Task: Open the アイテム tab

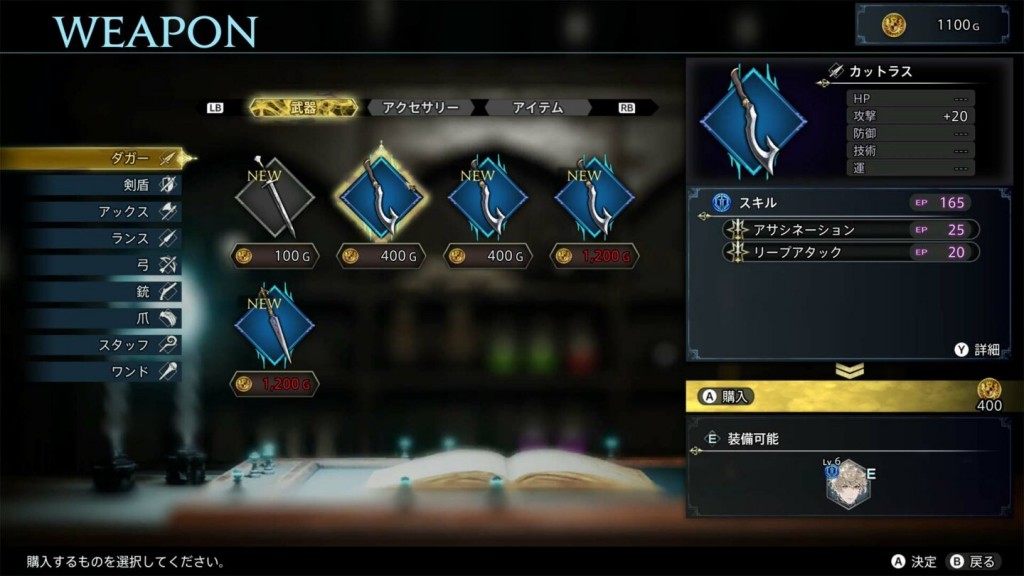Action: coord(537,107)
